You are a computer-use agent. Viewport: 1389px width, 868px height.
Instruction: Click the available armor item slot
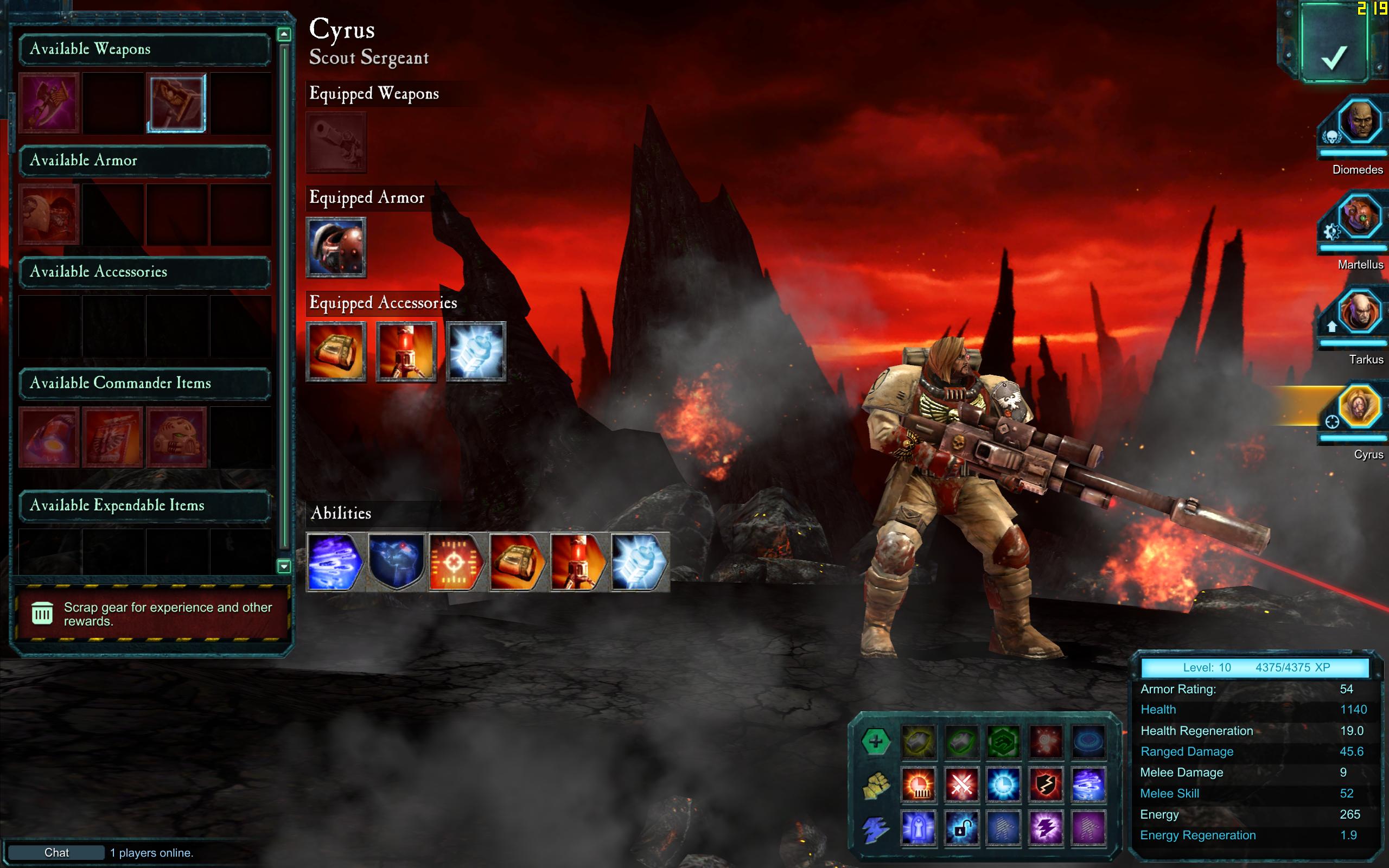point(49,215)
